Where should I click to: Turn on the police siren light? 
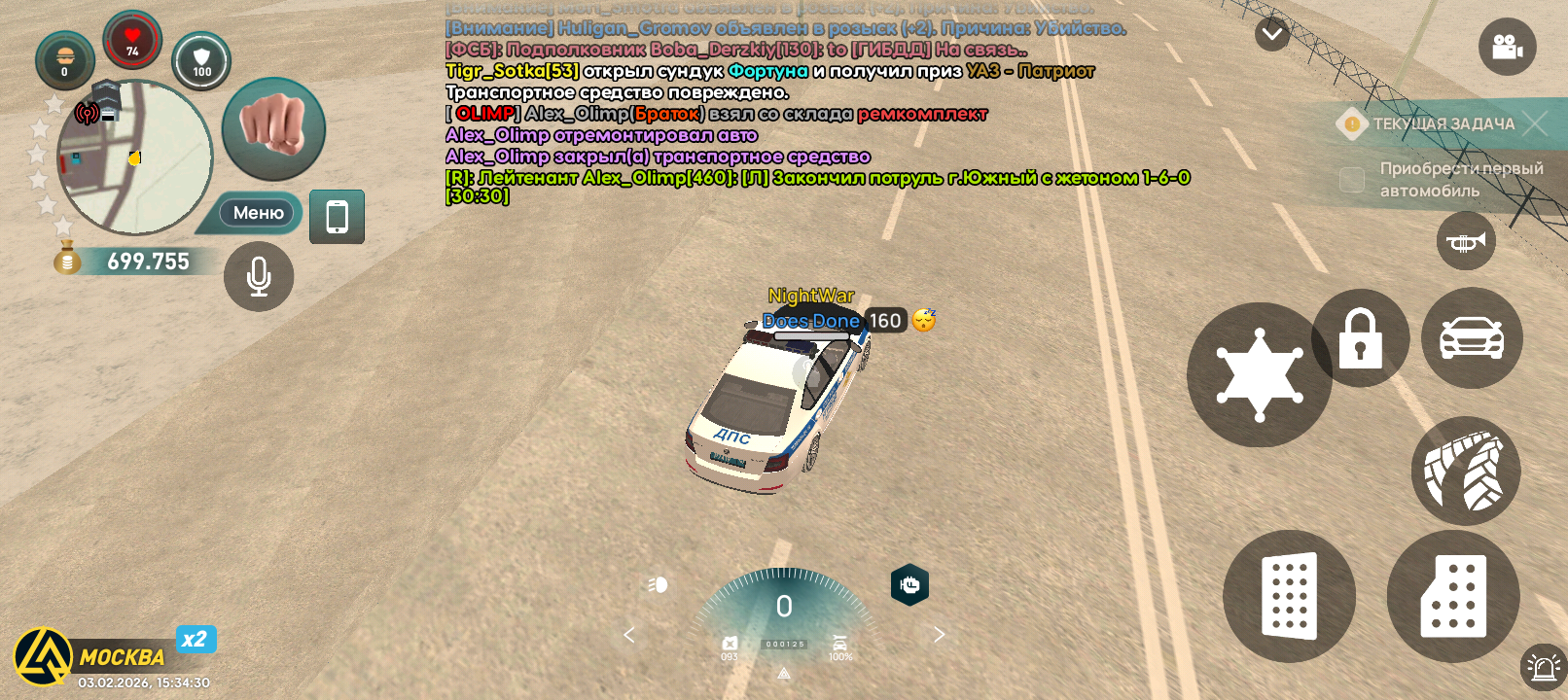coord(1543,667)
